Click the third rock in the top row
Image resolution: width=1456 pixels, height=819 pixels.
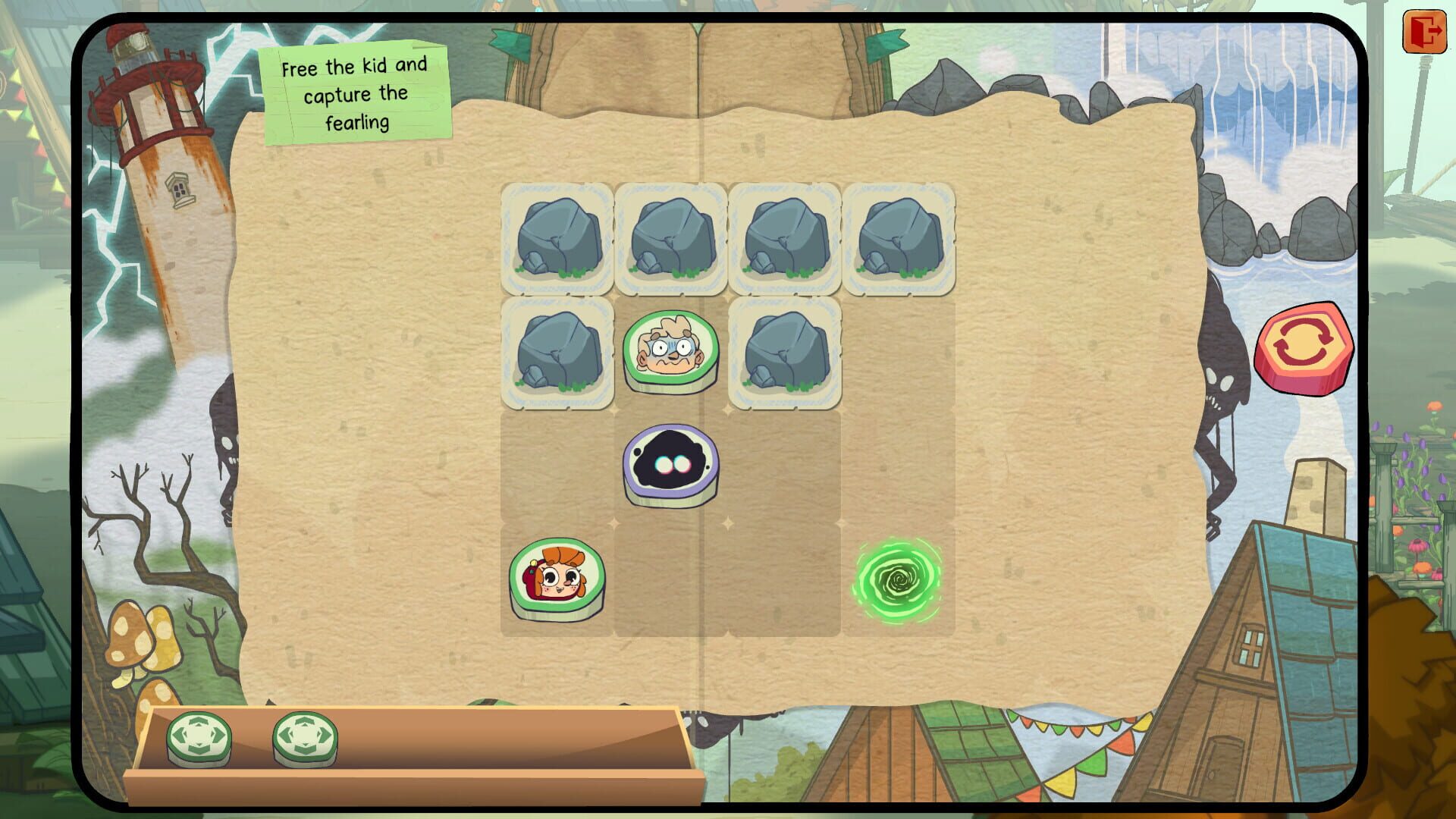[783, 239]
